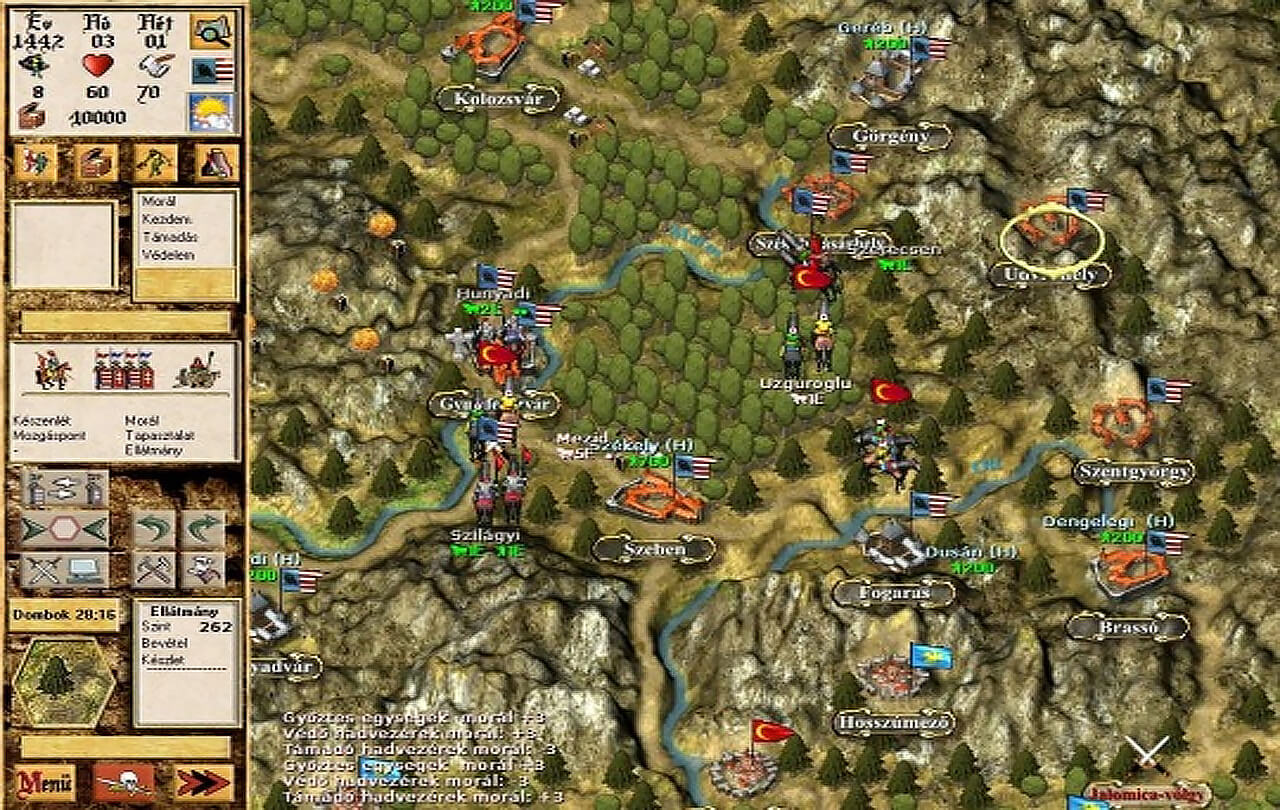
Task: Click the skull and bones button
Action: pyautogui.click(x=125, y=781)
